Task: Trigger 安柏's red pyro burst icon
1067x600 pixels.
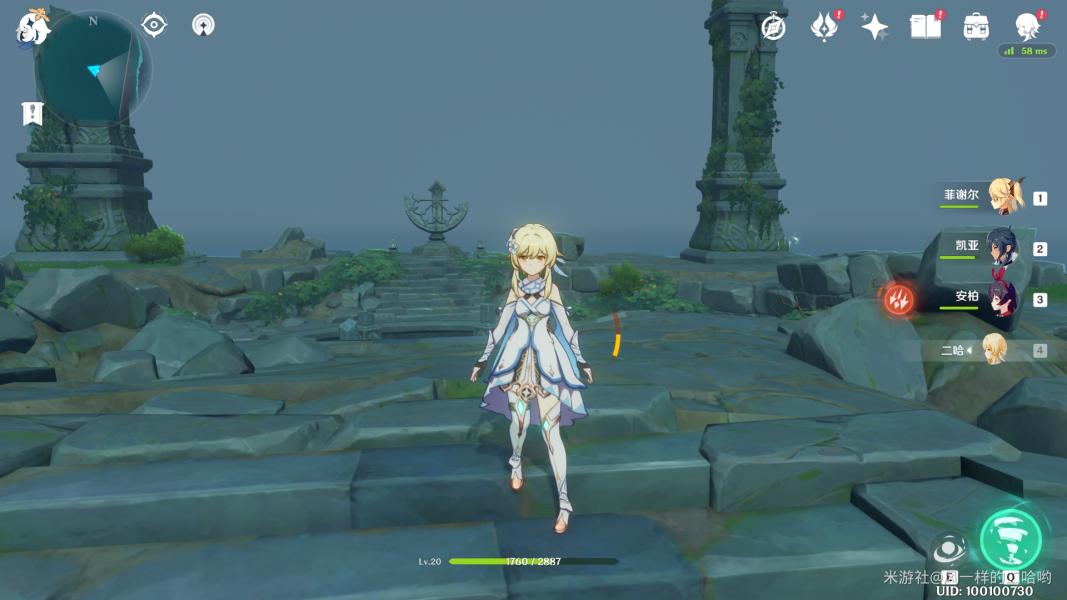Action: tap(898, 298)
